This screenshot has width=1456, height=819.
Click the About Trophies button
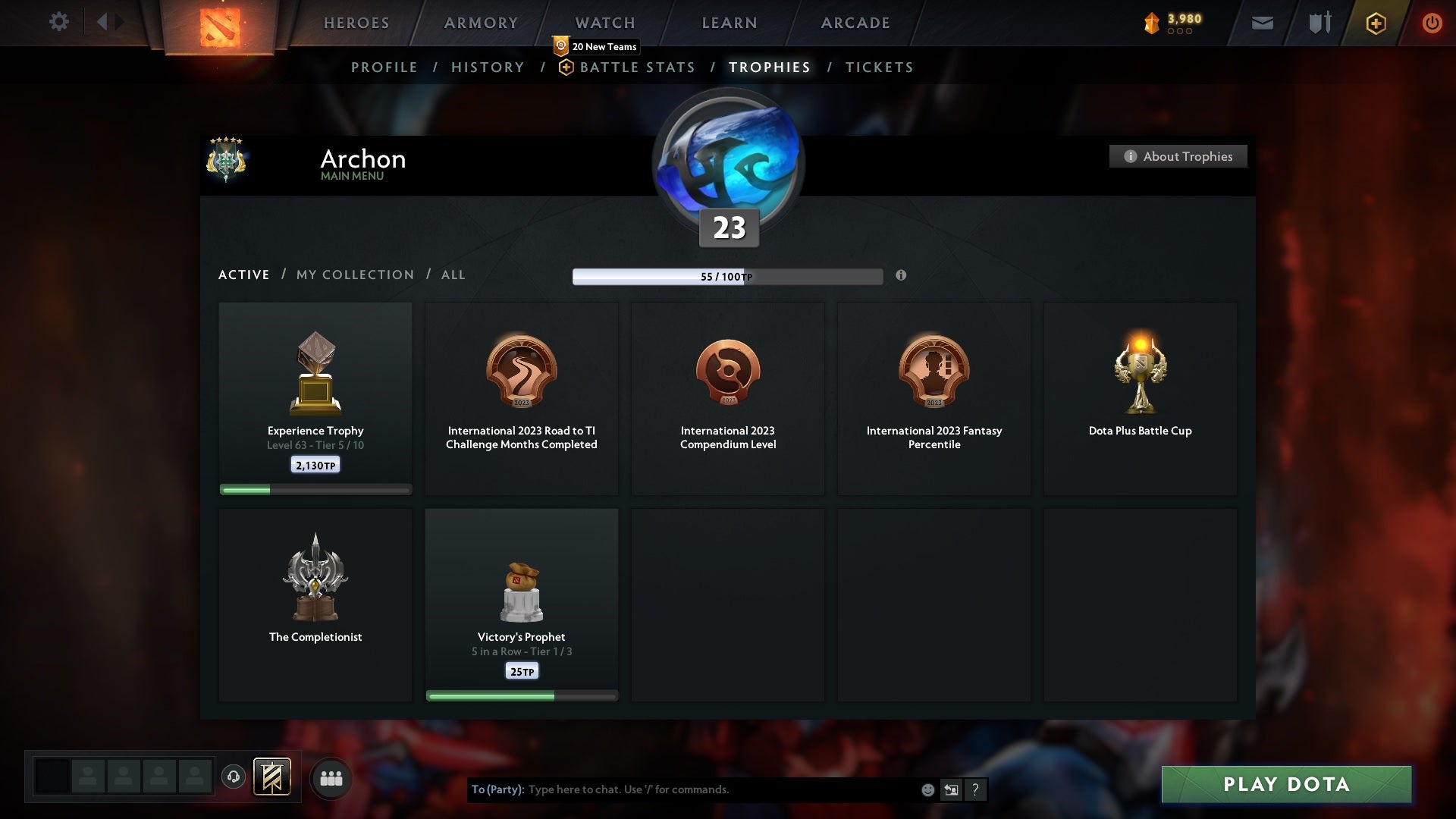1178,156
